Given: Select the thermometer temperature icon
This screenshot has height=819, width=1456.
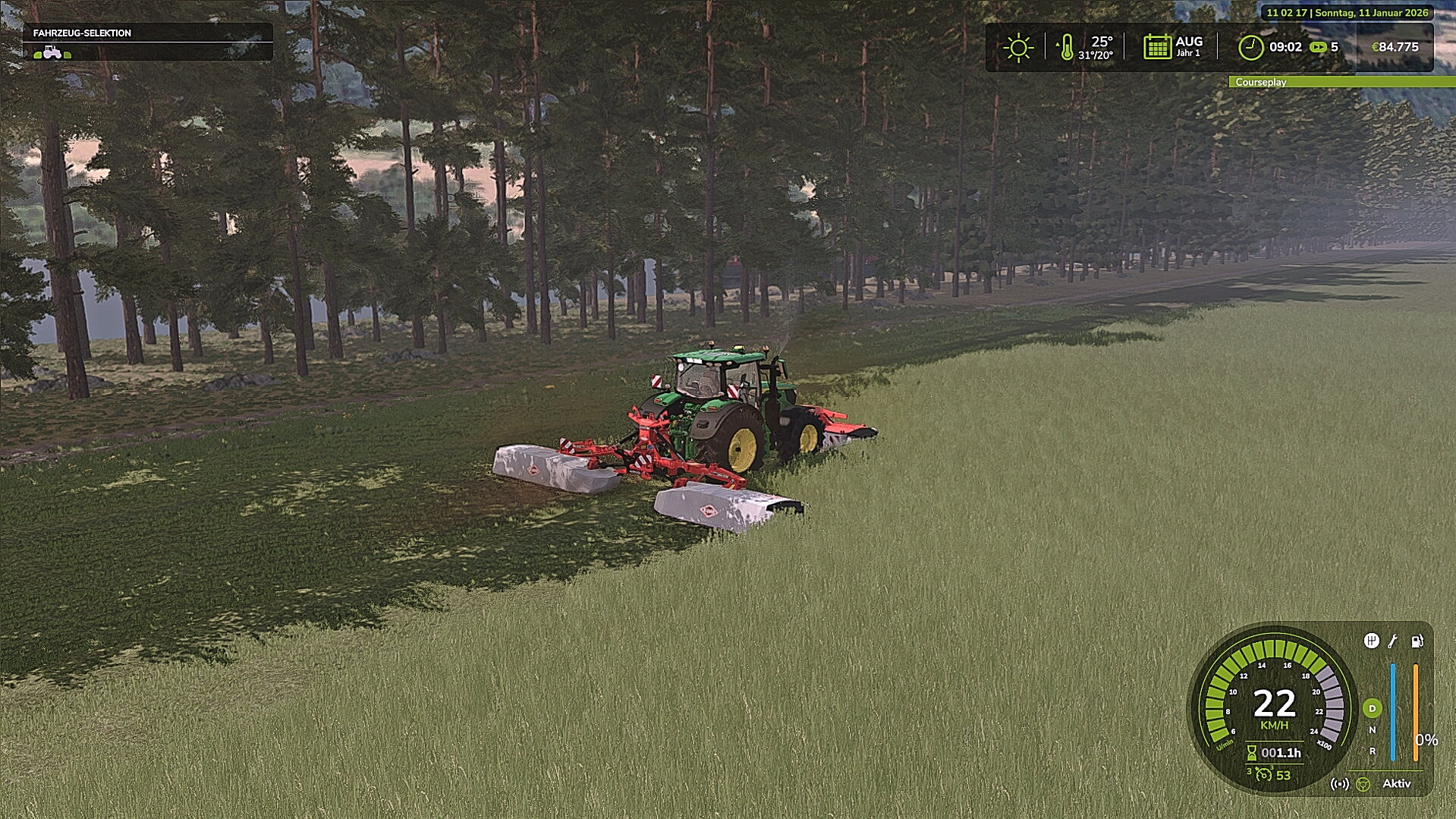Looking at the screenshot, I should 1067,48.
